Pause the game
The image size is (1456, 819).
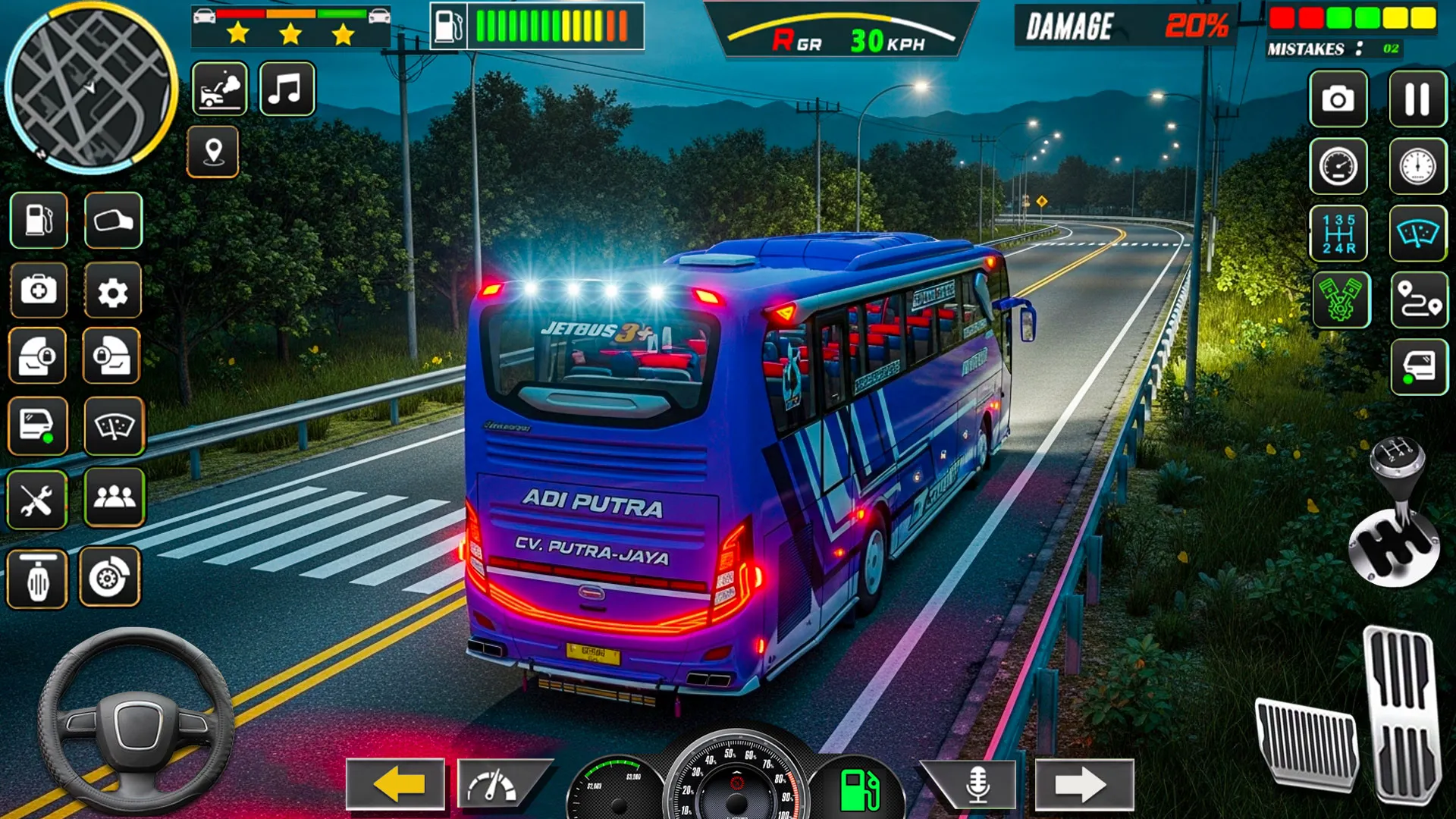coord(1417,99)
